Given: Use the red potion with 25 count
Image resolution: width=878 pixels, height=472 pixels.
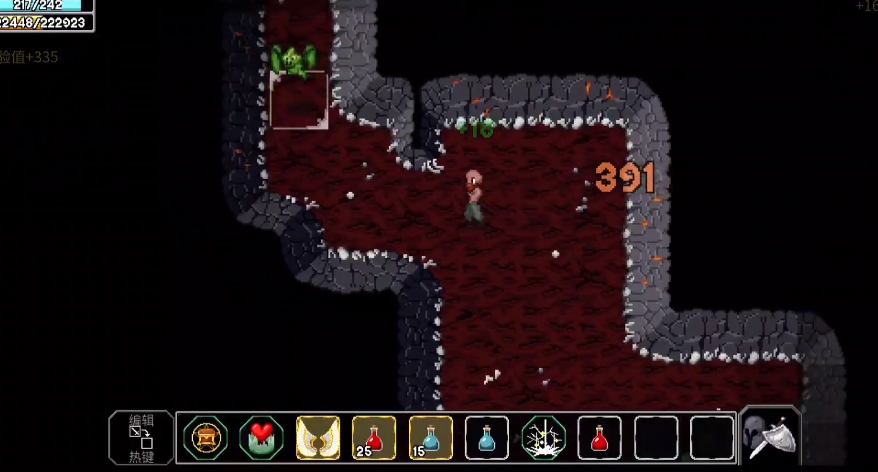Looking at the screenshot, I should point(374,438).
